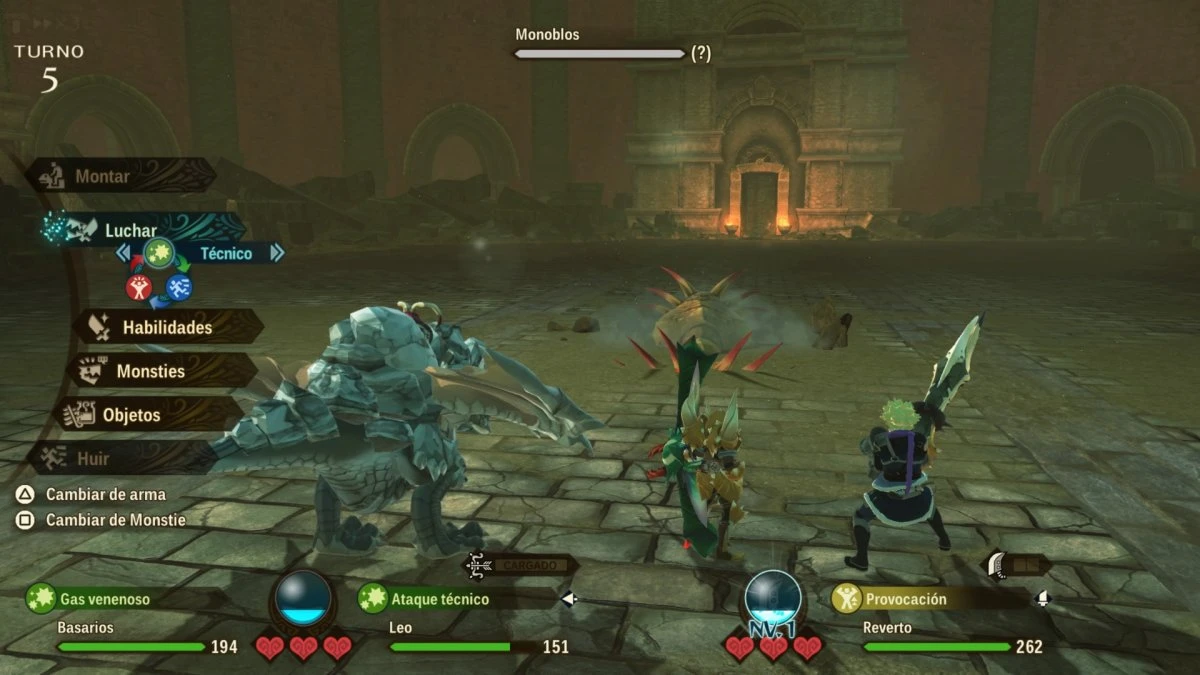The image size is (1200, 675).
Task: Pick the green technical attack icon
Action: [158, 254]
